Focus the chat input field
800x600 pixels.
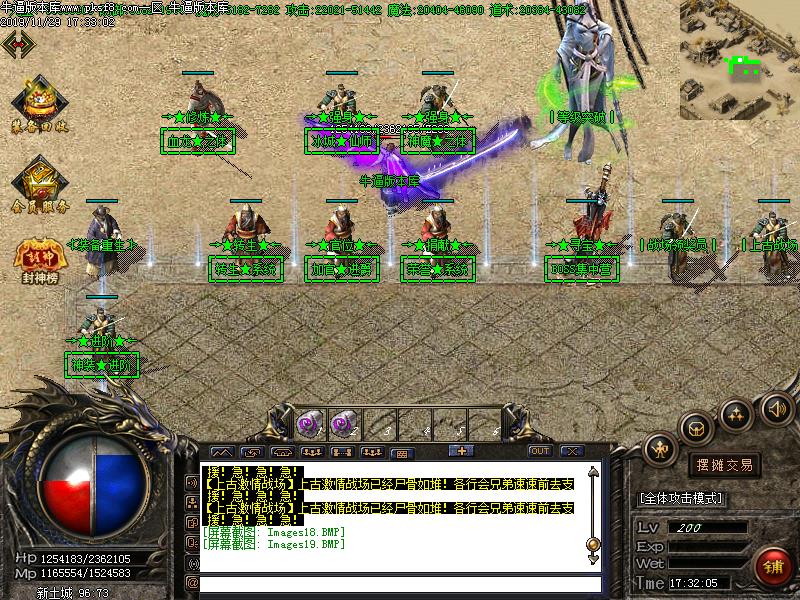400,583
